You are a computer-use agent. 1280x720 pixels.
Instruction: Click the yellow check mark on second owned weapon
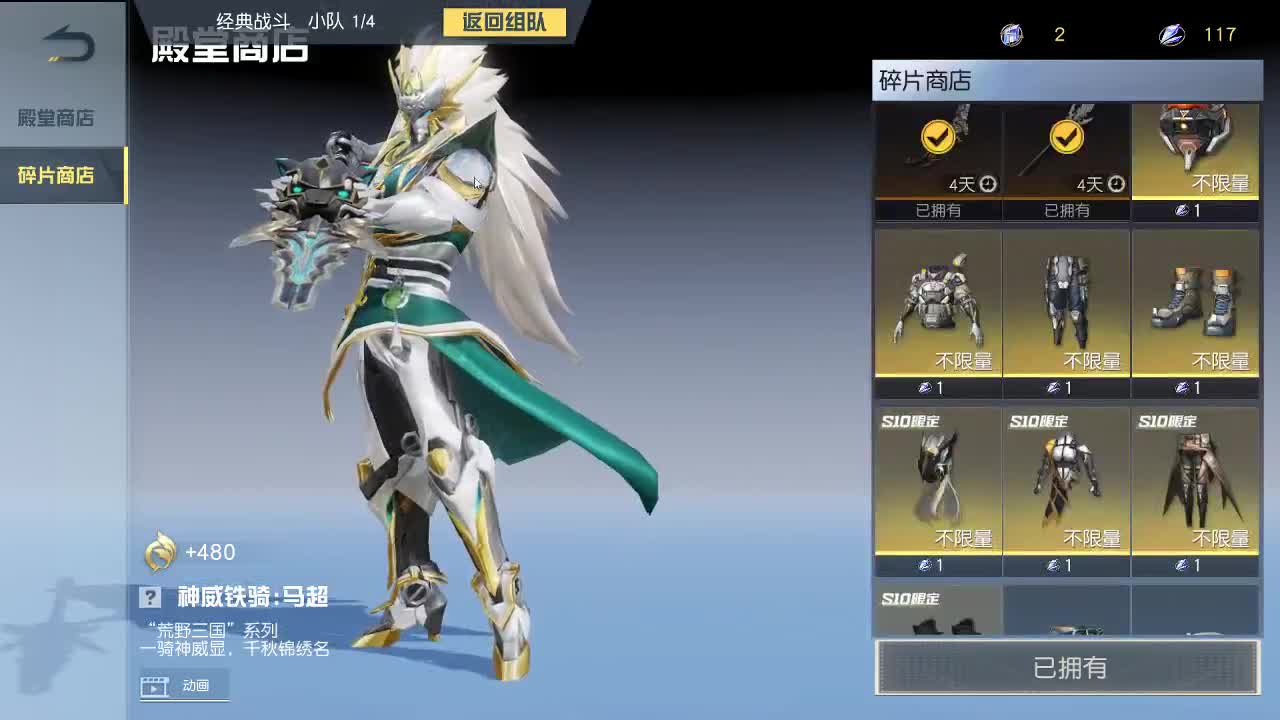pos(1066,139)
